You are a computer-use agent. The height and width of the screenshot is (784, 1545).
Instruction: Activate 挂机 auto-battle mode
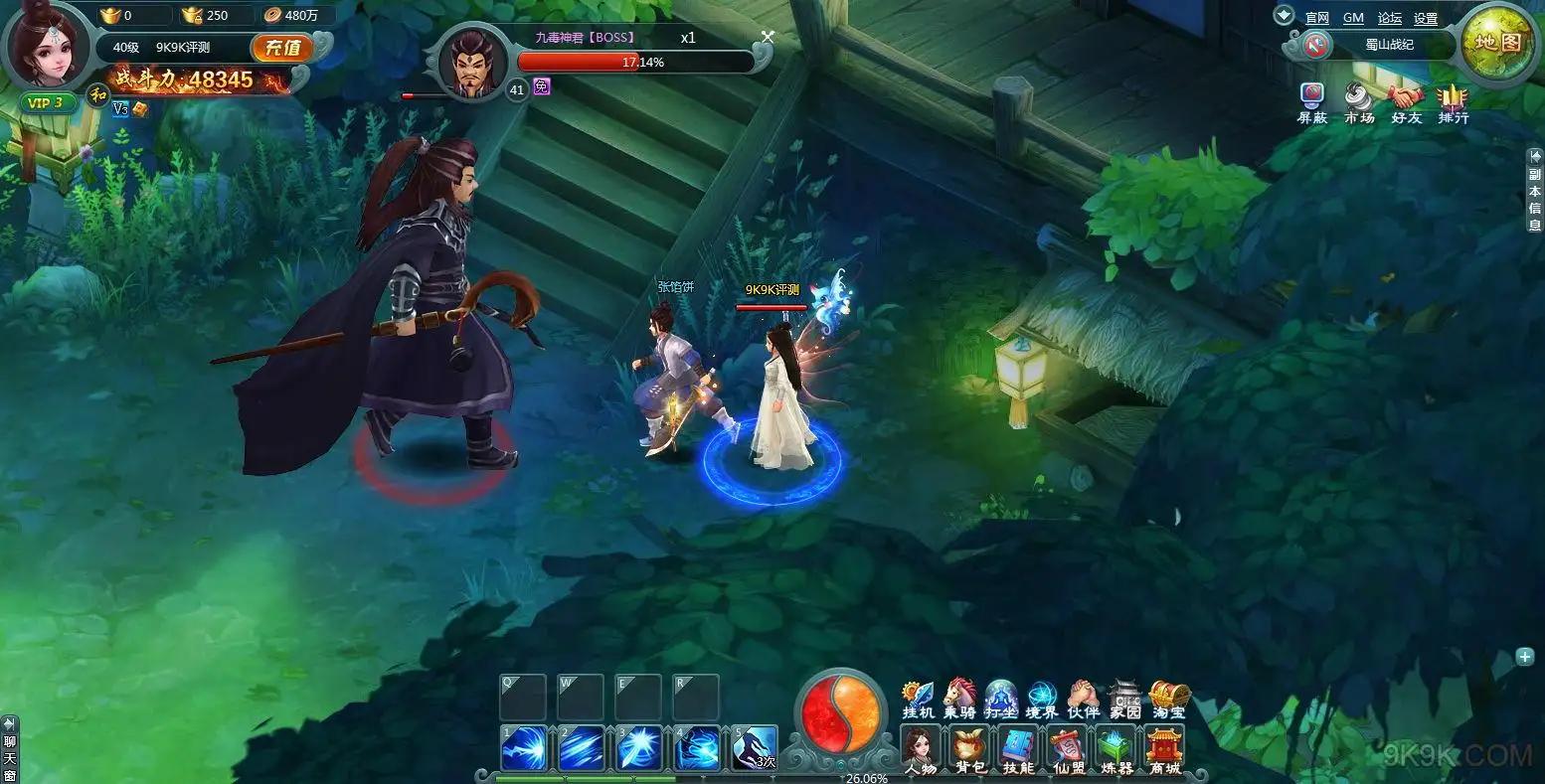(918, 698)
